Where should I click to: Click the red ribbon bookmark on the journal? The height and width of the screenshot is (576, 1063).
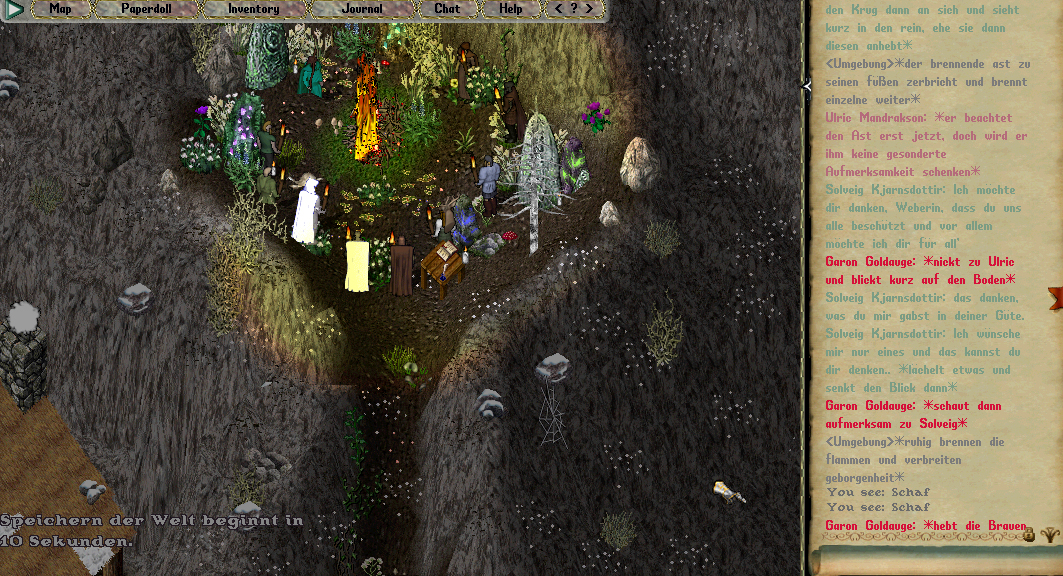pos(1054,297)
